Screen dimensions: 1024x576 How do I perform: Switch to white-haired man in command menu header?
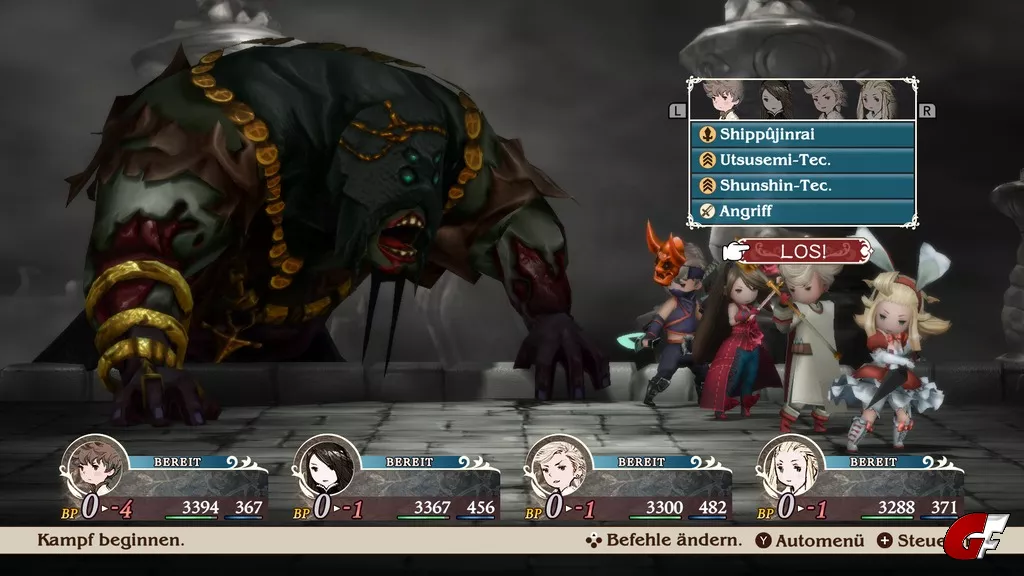826,100
